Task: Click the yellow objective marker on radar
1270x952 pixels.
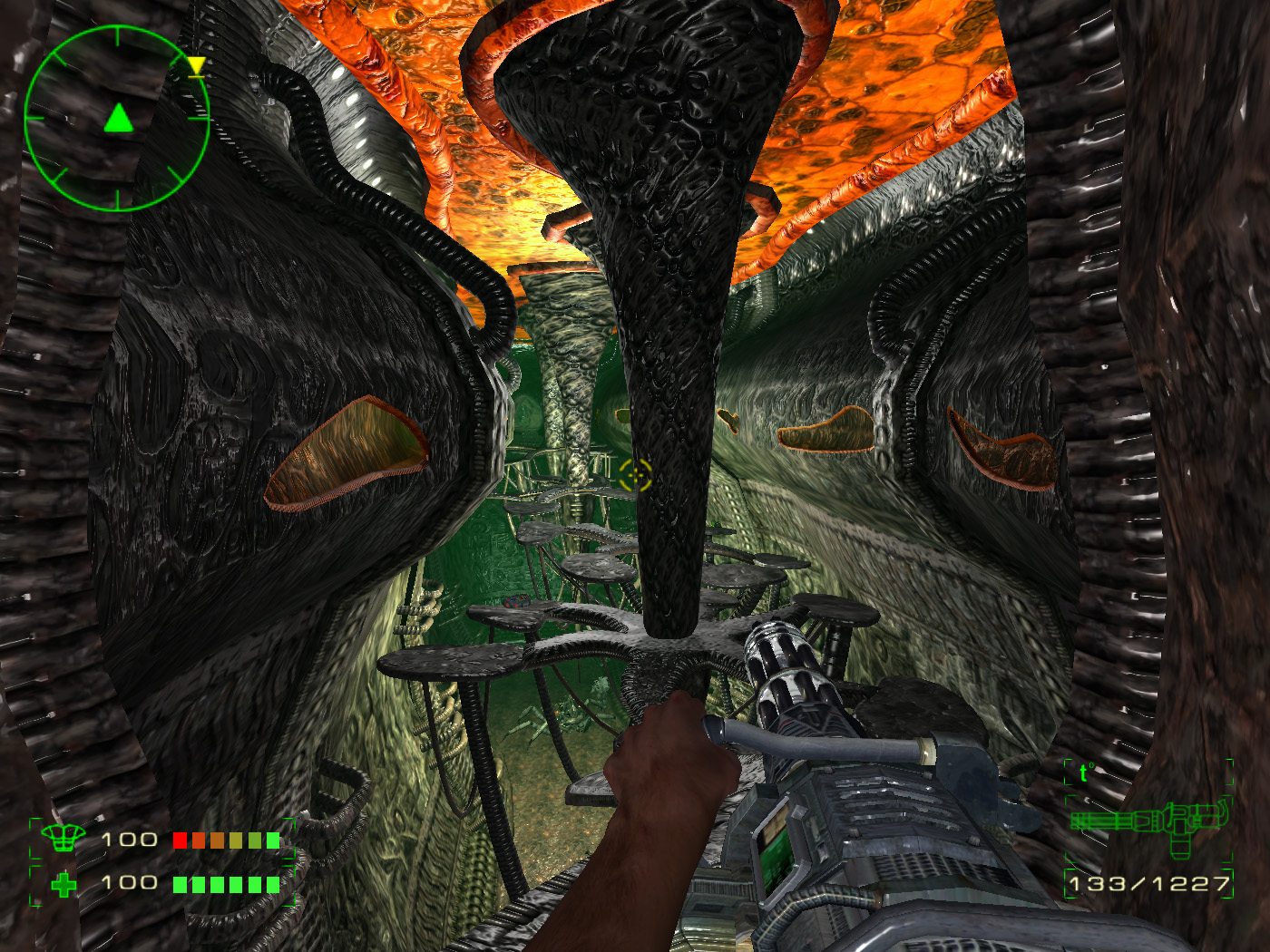Action: pos(196,65)
